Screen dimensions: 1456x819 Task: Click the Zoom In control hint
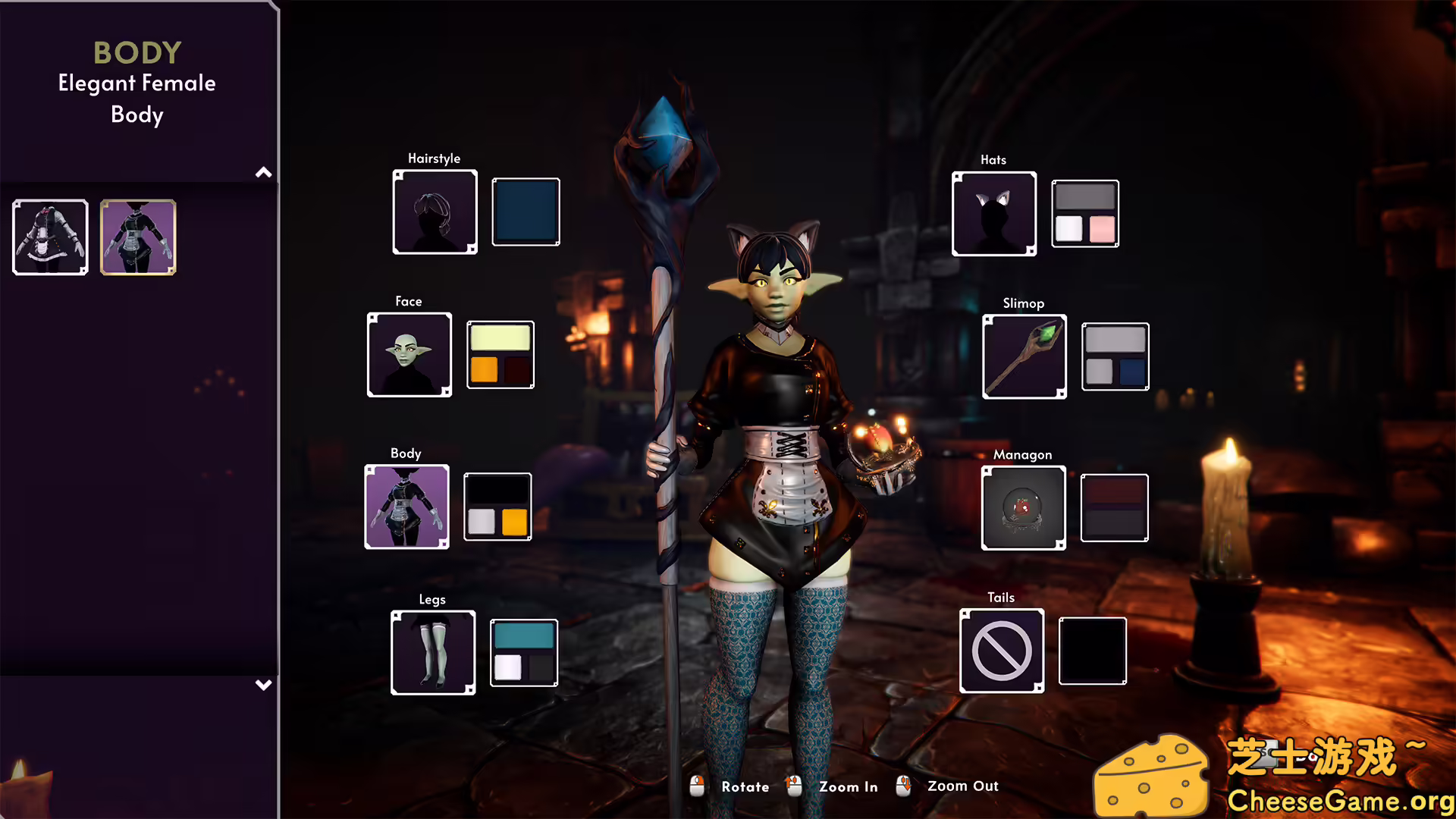tap(848, 786)
